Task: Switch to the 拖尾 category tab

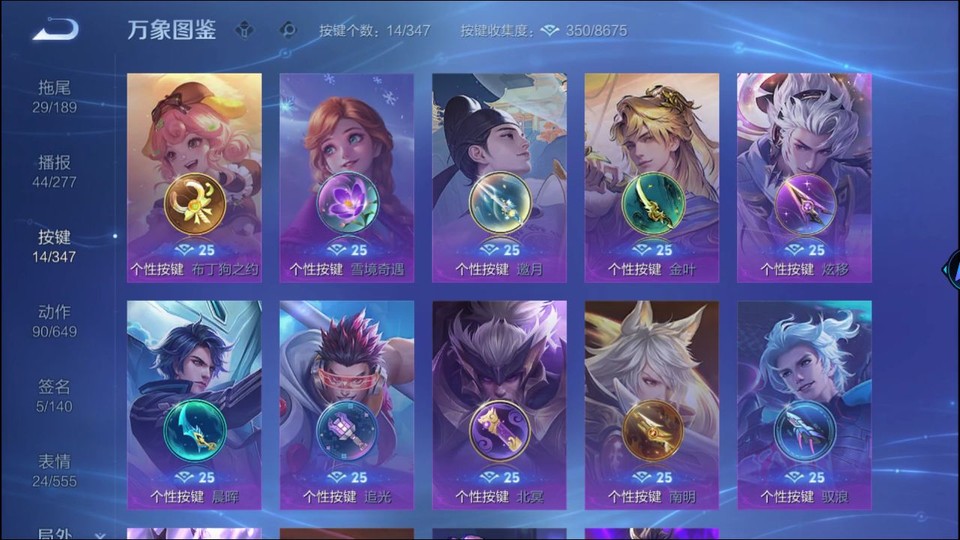Action: click(54, 96)
